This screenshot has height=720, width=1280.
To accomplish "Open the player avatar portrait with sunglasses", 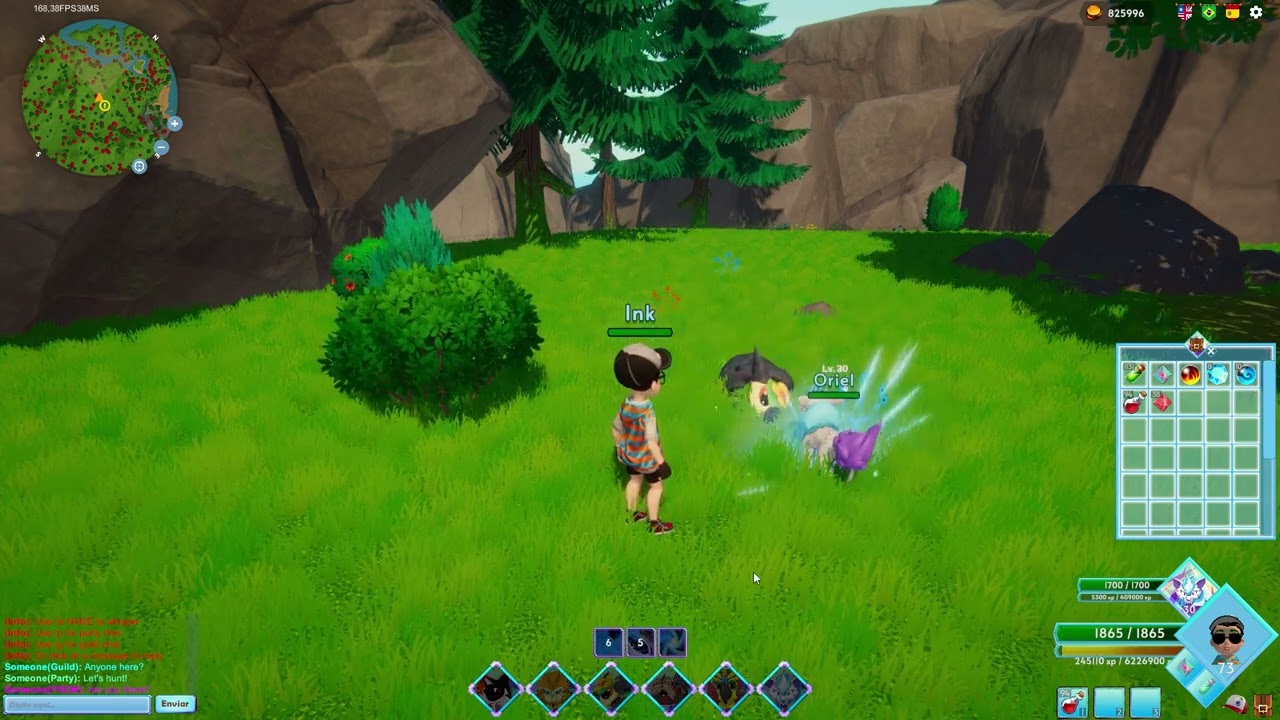I will coord(1226,633).
